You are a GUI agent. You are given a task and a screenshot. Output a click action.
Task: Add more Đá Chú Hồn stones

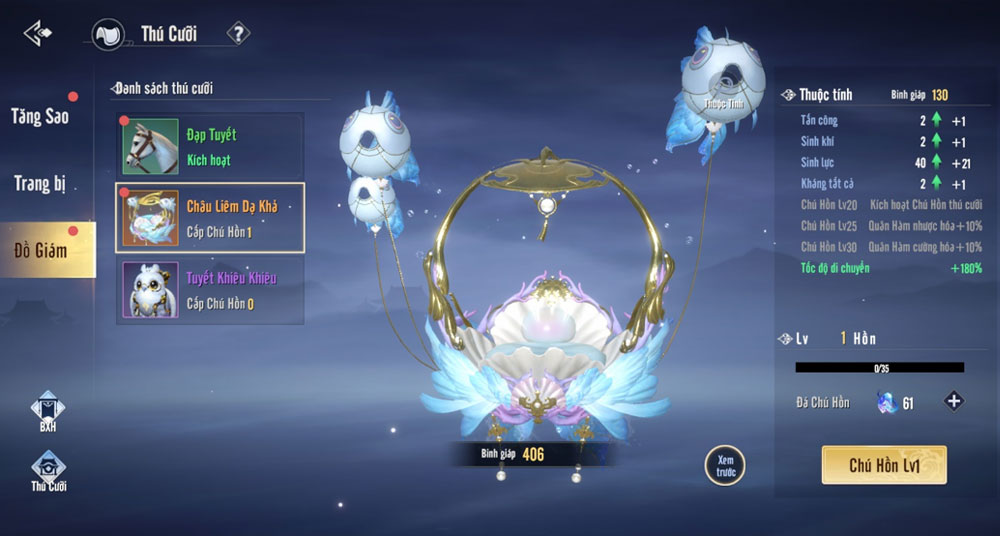[954, 402]
